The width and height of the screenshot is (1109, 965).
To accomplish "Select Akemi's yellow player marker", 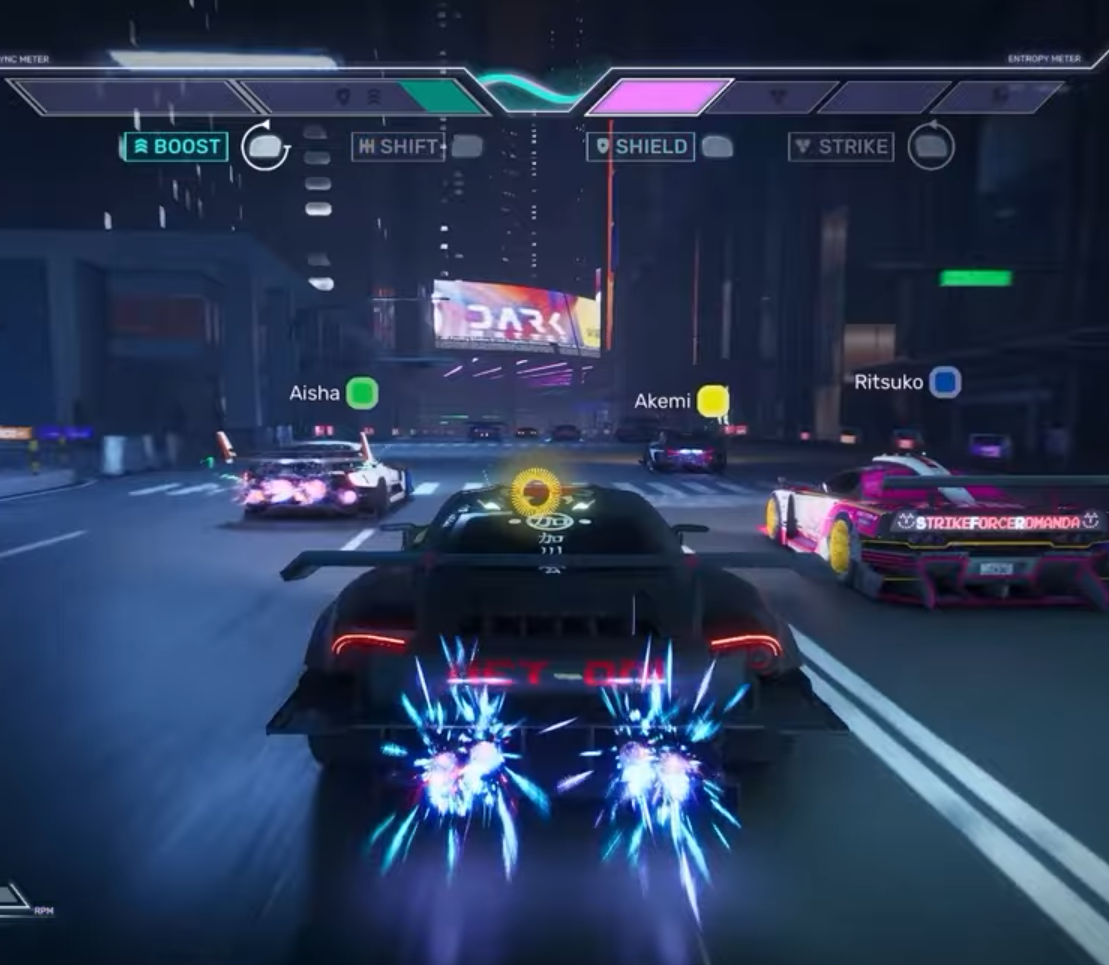I will click(712, 401).
